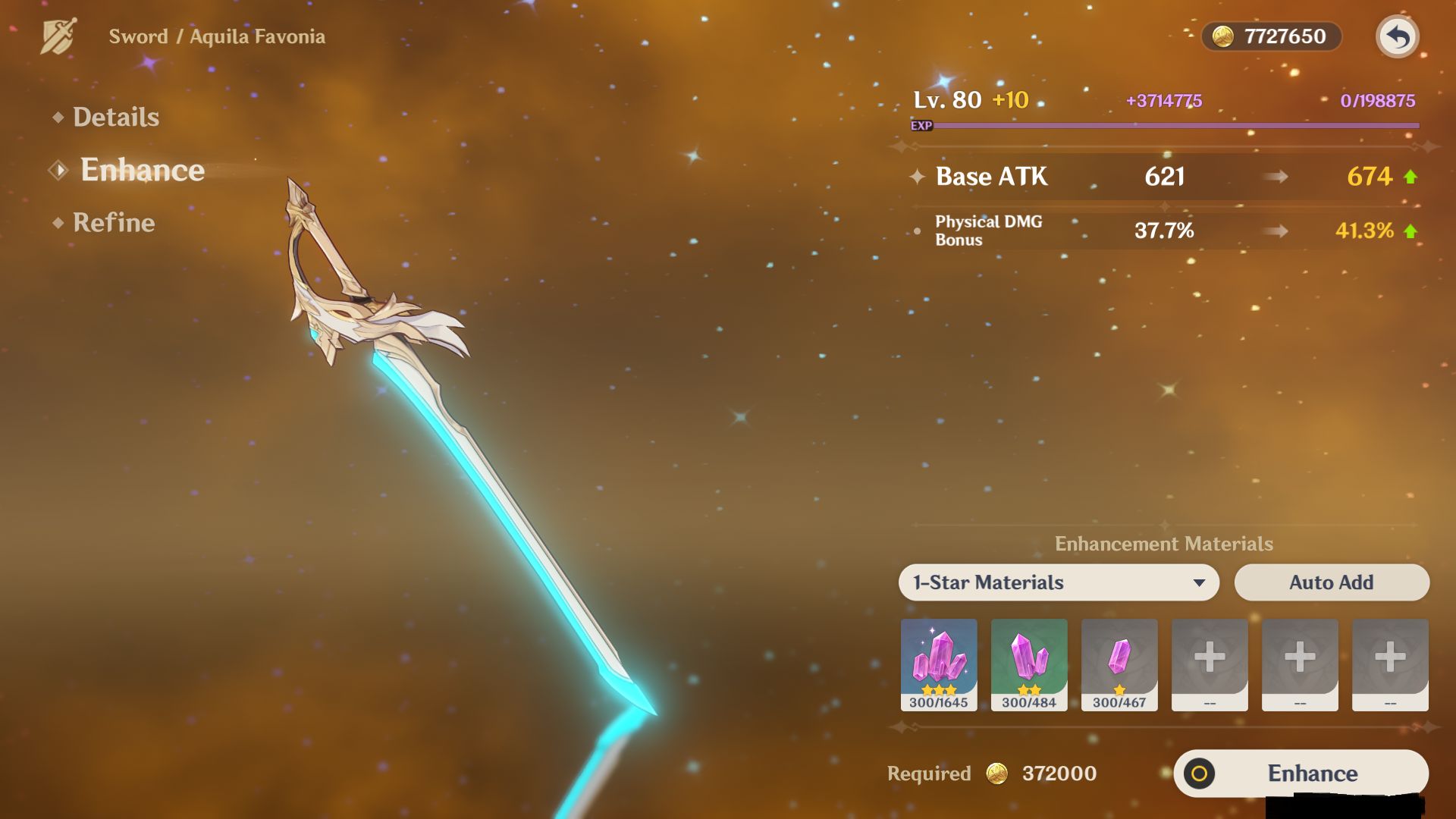The width and height of the screenshot is (1456, 819).
Task: Select the two-star Fine Enhancement Ore slot
Action: [x=1029, y=664]
